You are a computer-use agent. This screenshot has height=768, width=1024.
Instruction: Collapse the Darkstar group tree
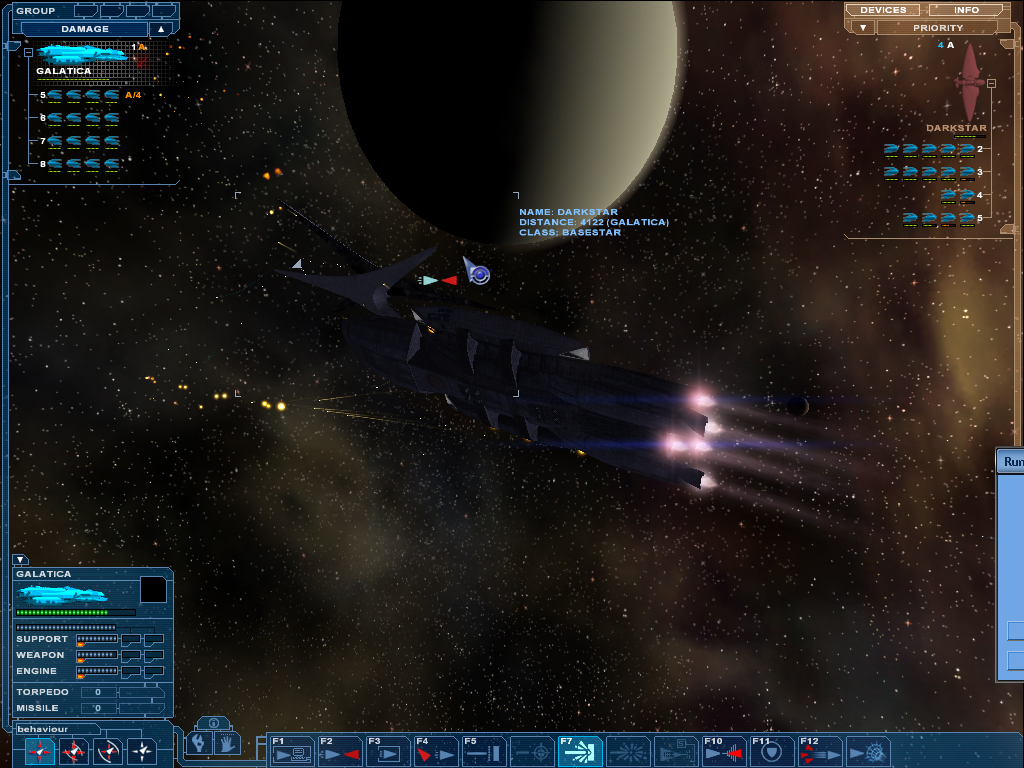[x=991, y=84]
